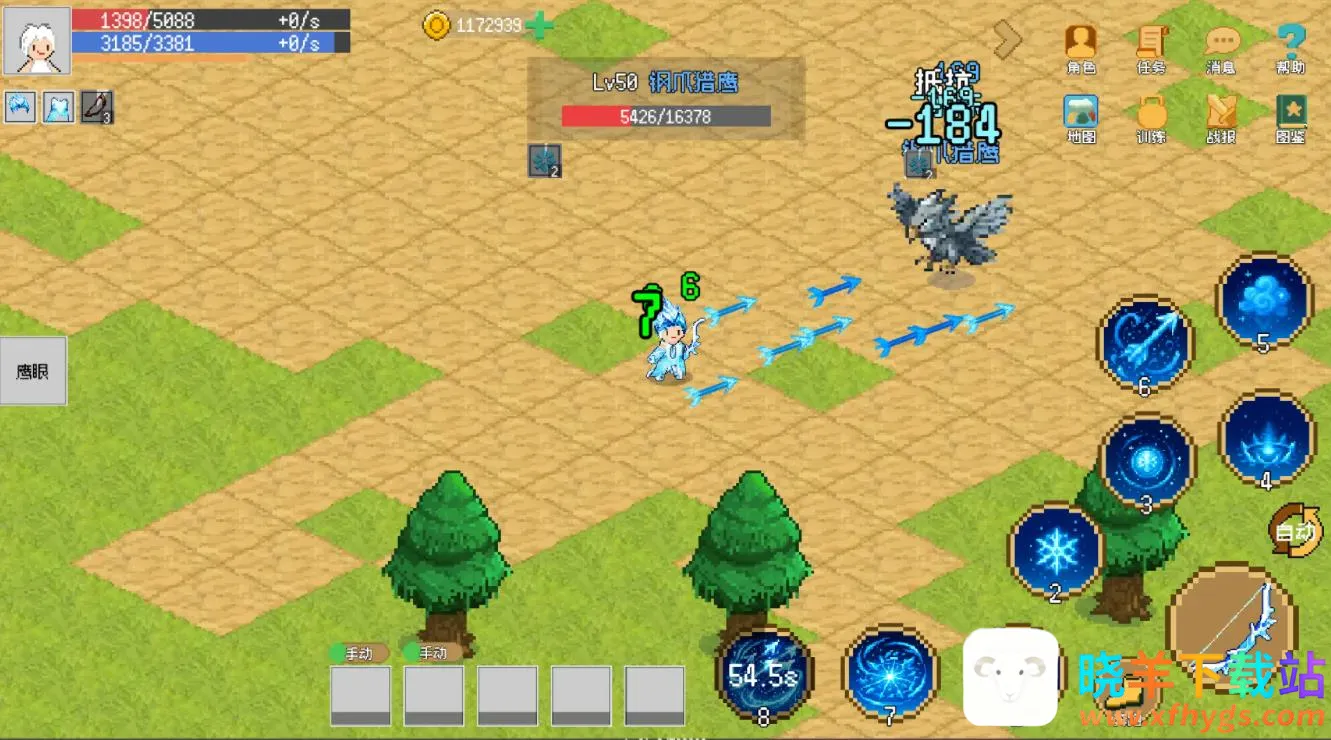The image size is (1331, 740).
Task: Activate the 鹰眼 button
Action: (x=33, y=371)
